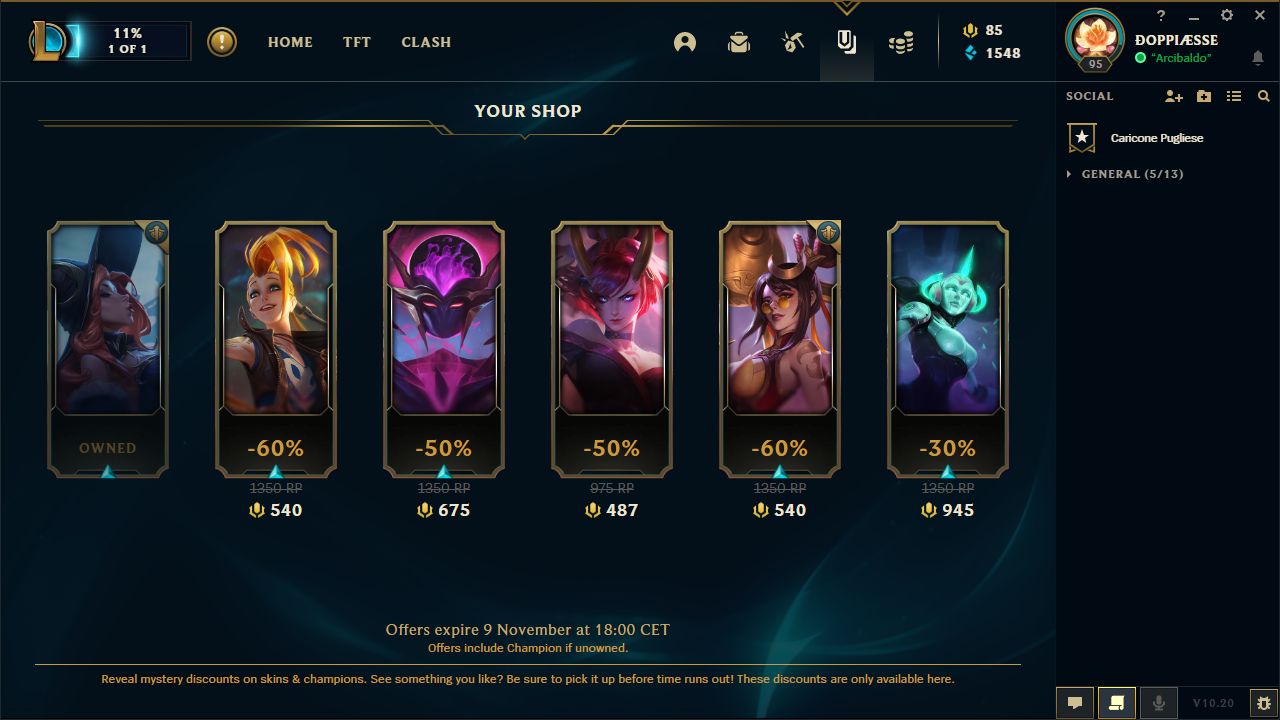Open the Collection backpack icon
1280x720 pixels.
pos(738,44)
